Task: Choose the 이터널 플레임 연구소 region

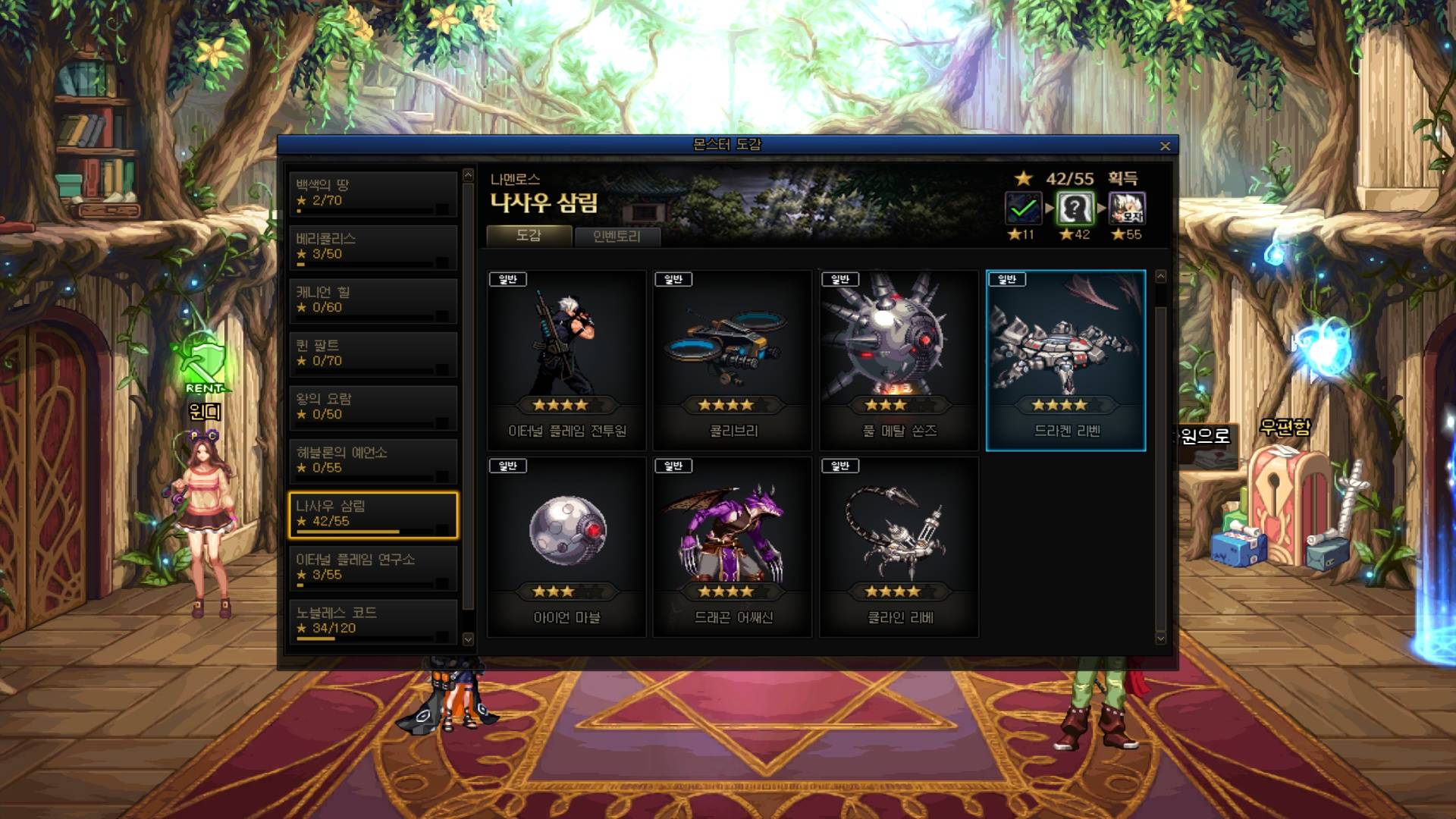Action: pos(372,567)
